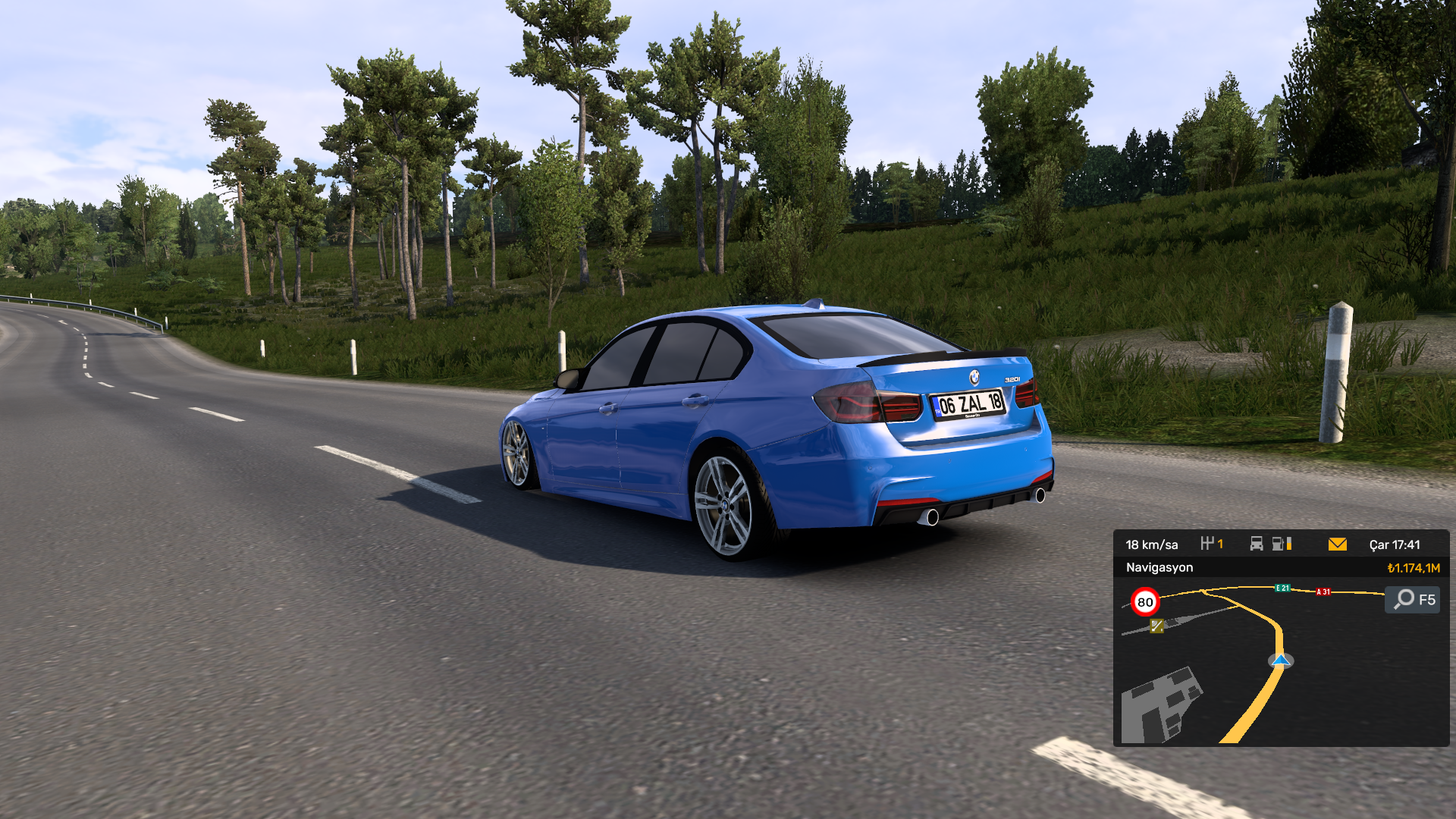Click the E 21 route marker on map

click(x=1282, y=588)
